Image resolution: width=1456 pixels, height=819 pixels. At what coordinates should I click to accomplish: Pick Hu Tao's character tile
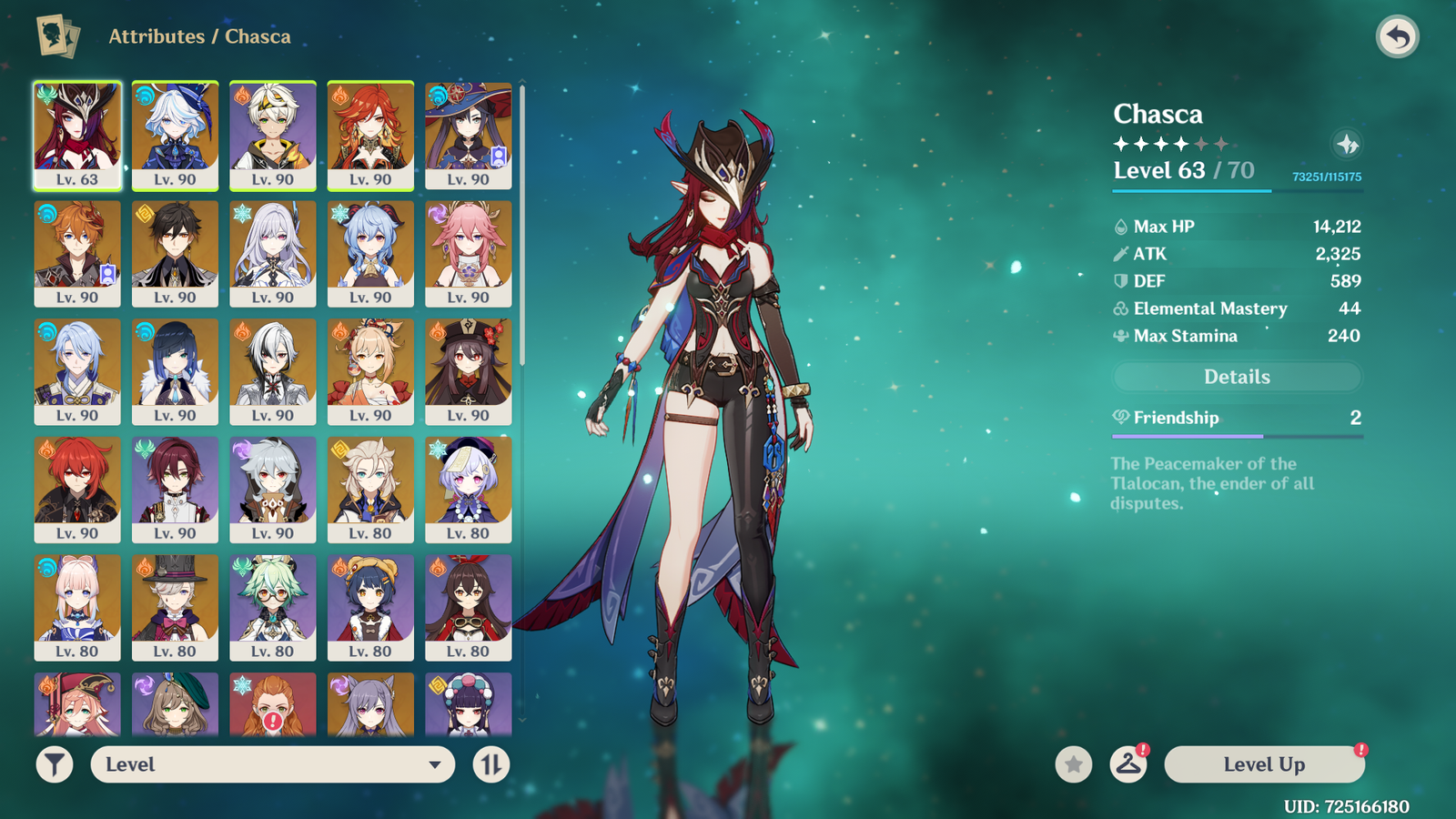pyautogui.click(x=468, y=371)
